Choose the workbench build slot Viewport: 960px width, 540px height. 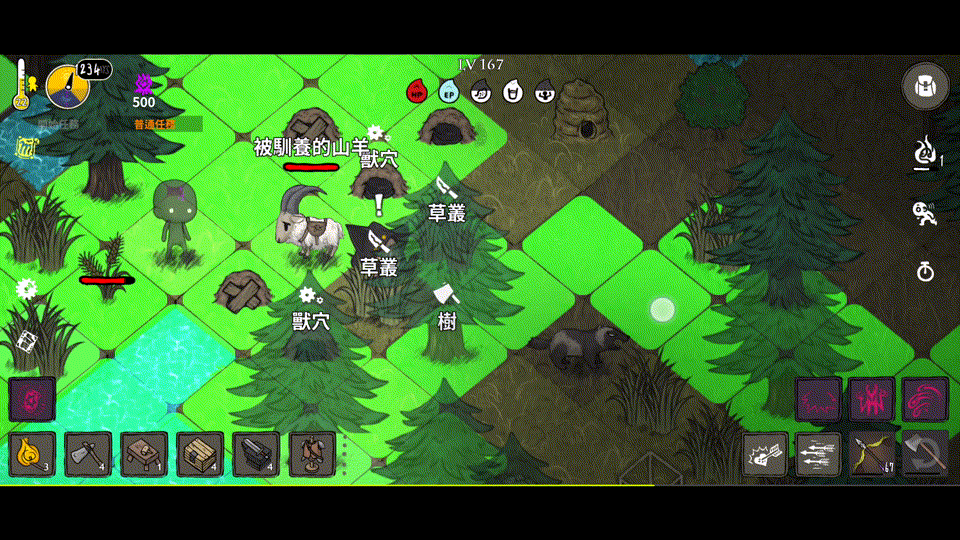tap(144, 454)
